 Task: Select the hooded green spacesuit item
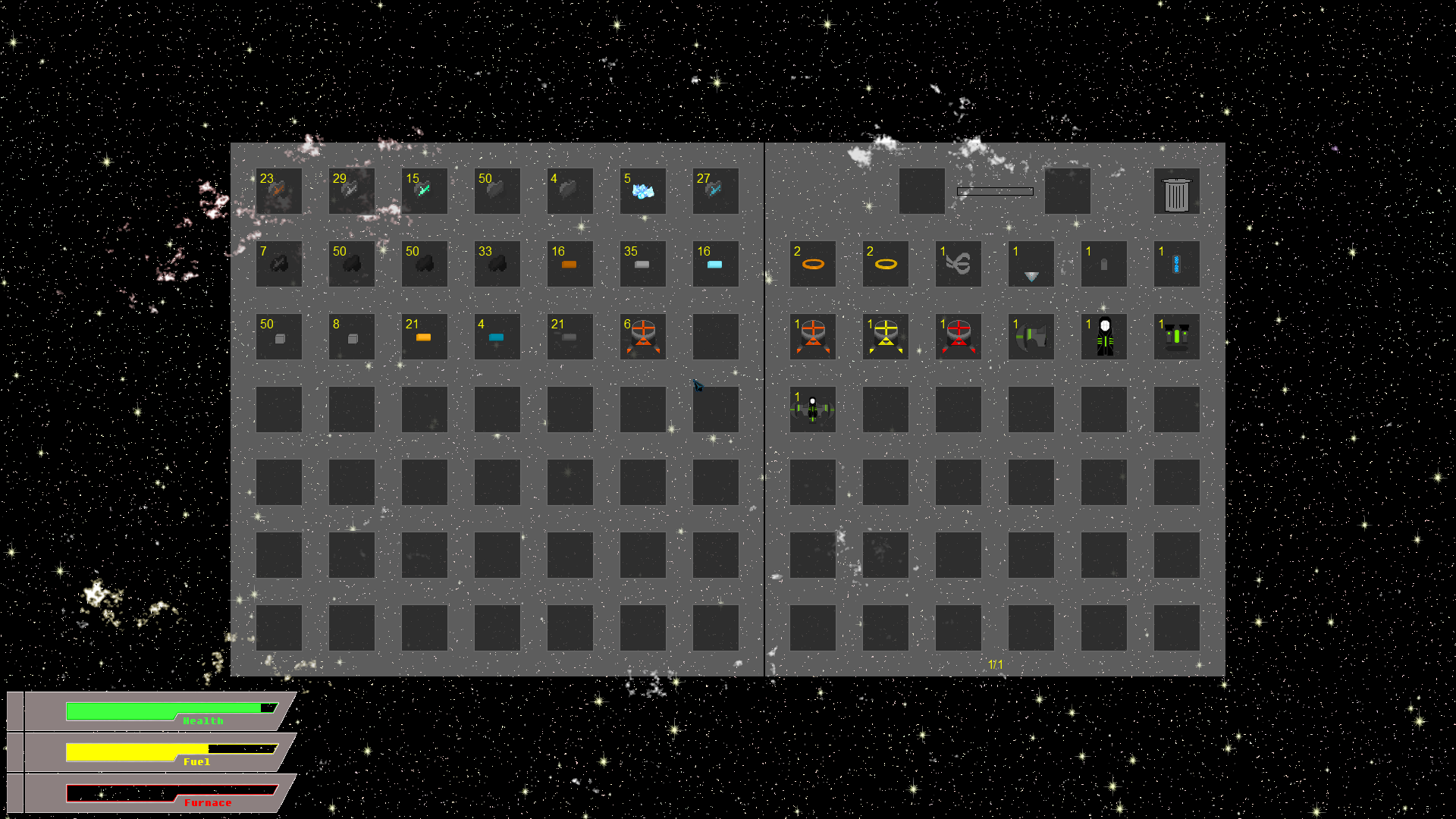point(1103,336)
